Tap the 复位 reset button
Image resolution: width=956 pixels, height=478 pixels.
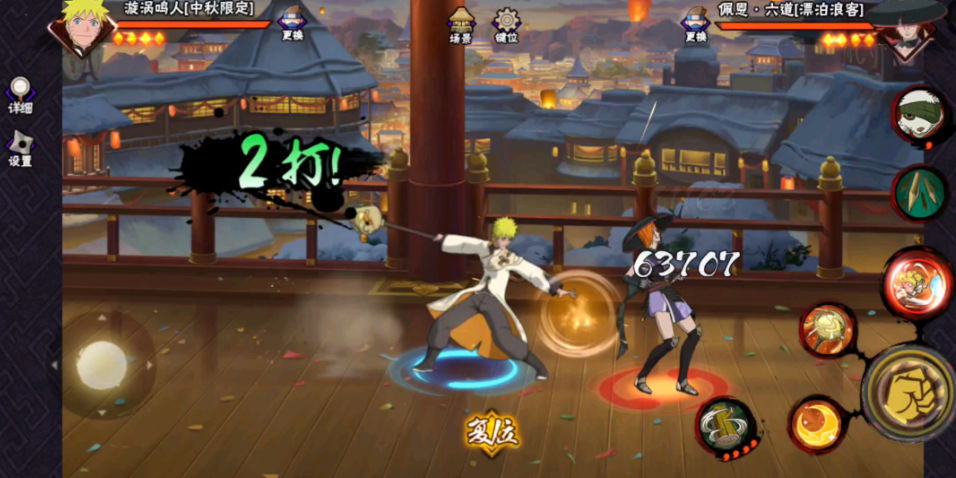tap(492, 433)
